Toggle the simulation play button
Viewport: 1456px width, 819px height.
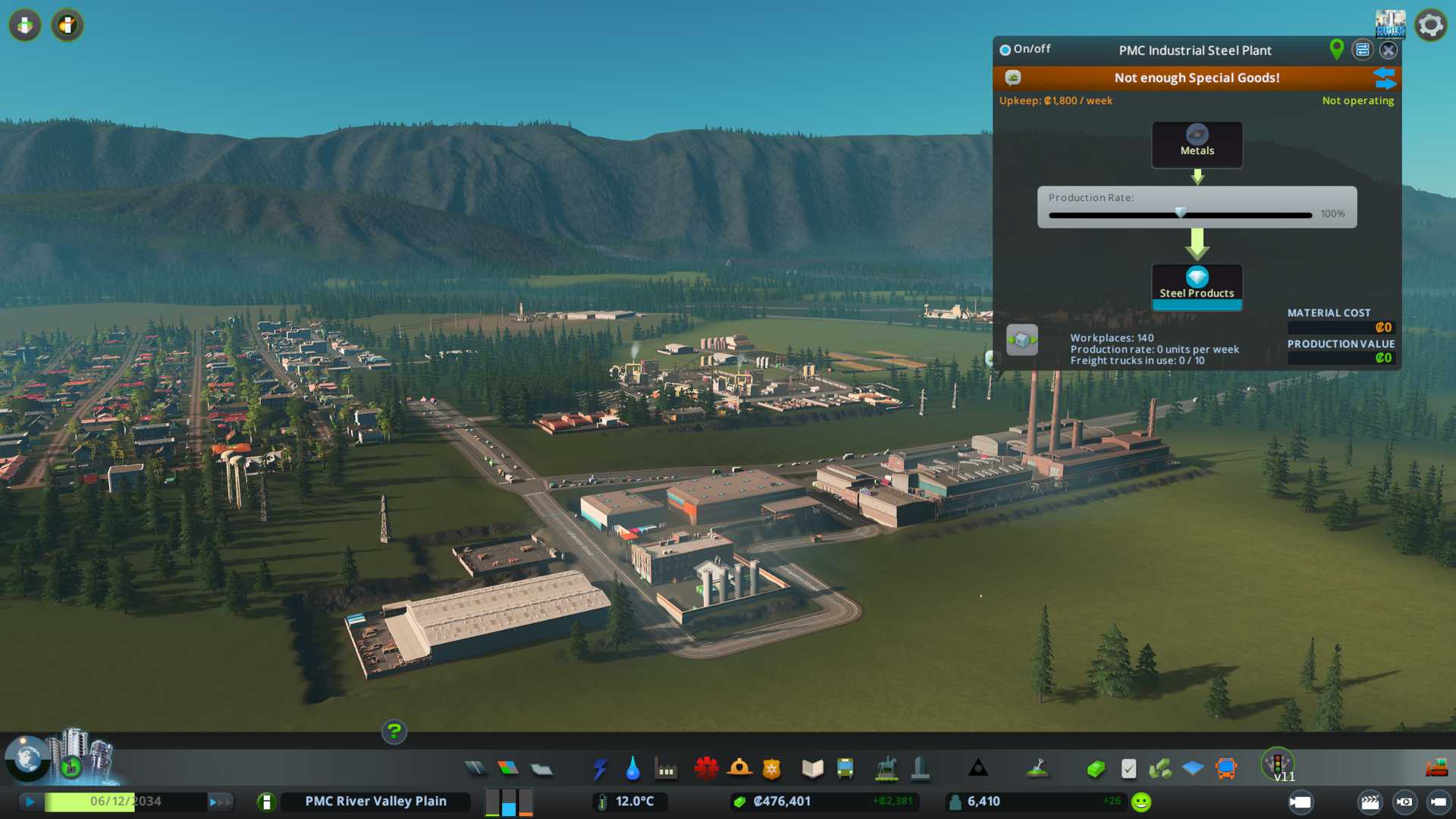(30, 802)
